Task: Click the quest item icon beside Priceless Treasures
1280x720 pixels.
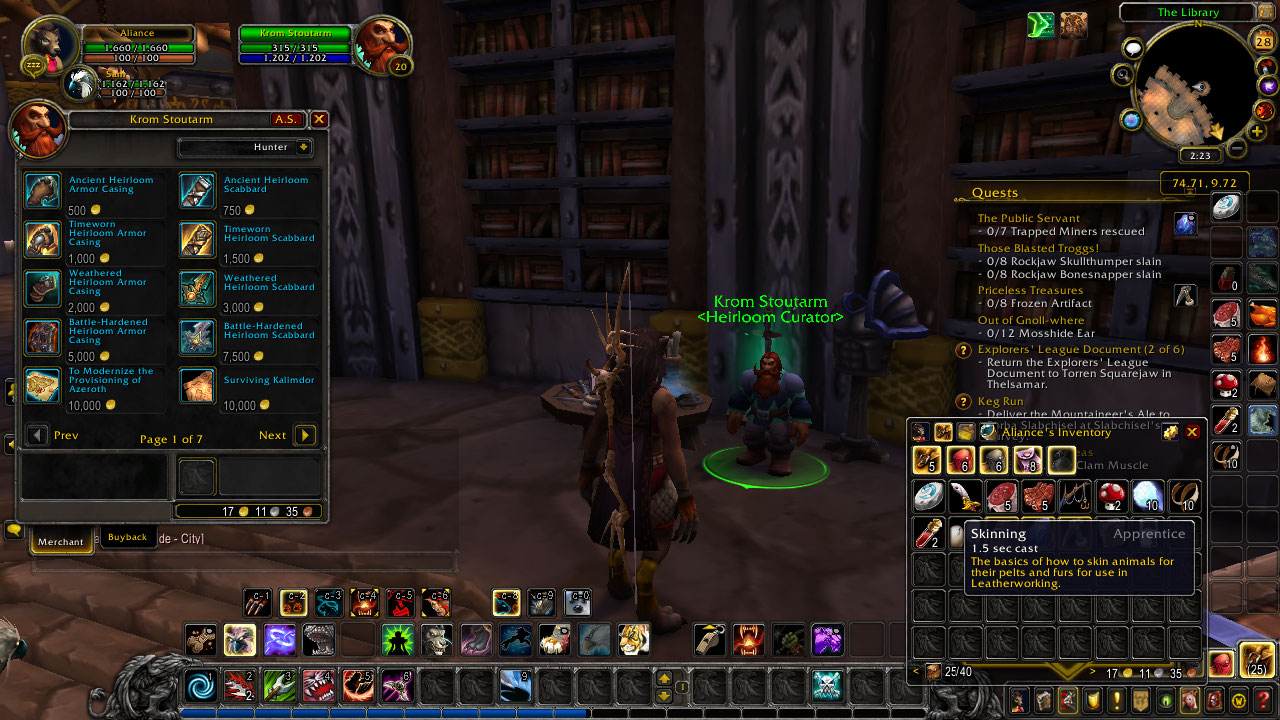Action: (1185, 295)
